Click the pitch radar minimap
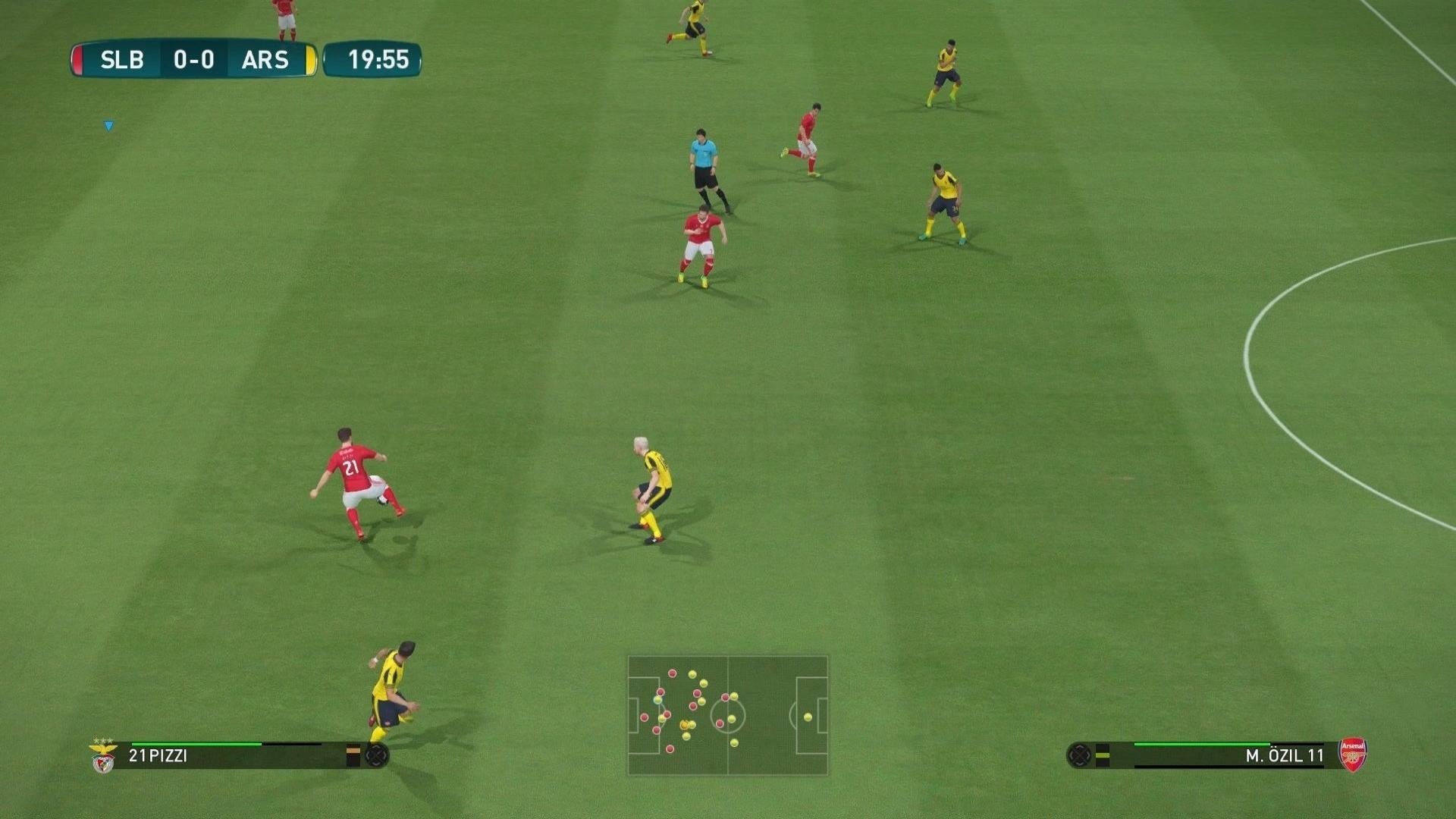The width and height of the screenshot is (1456, 819). pyautogui.click(x=727, y=715)
